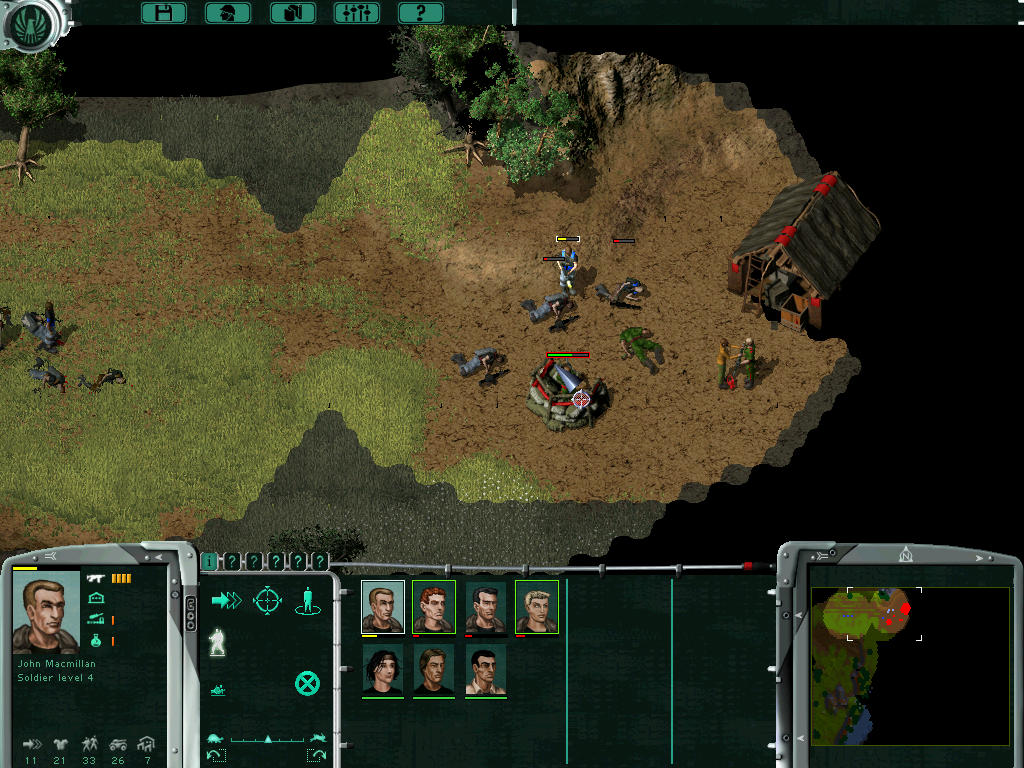The image size is (1024, 768).
Task: Click the large John Macmillan portrait
Action: [46, 612]
